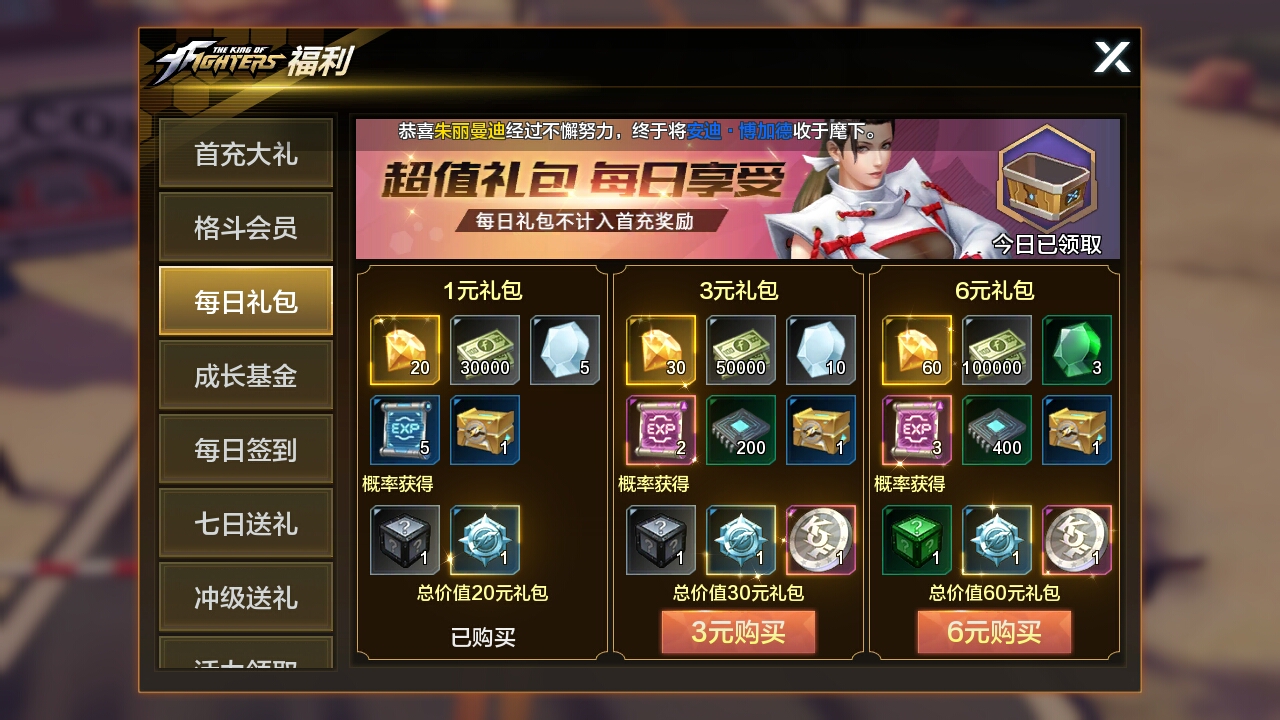Open the 格斗会员 section

(245, 227)
